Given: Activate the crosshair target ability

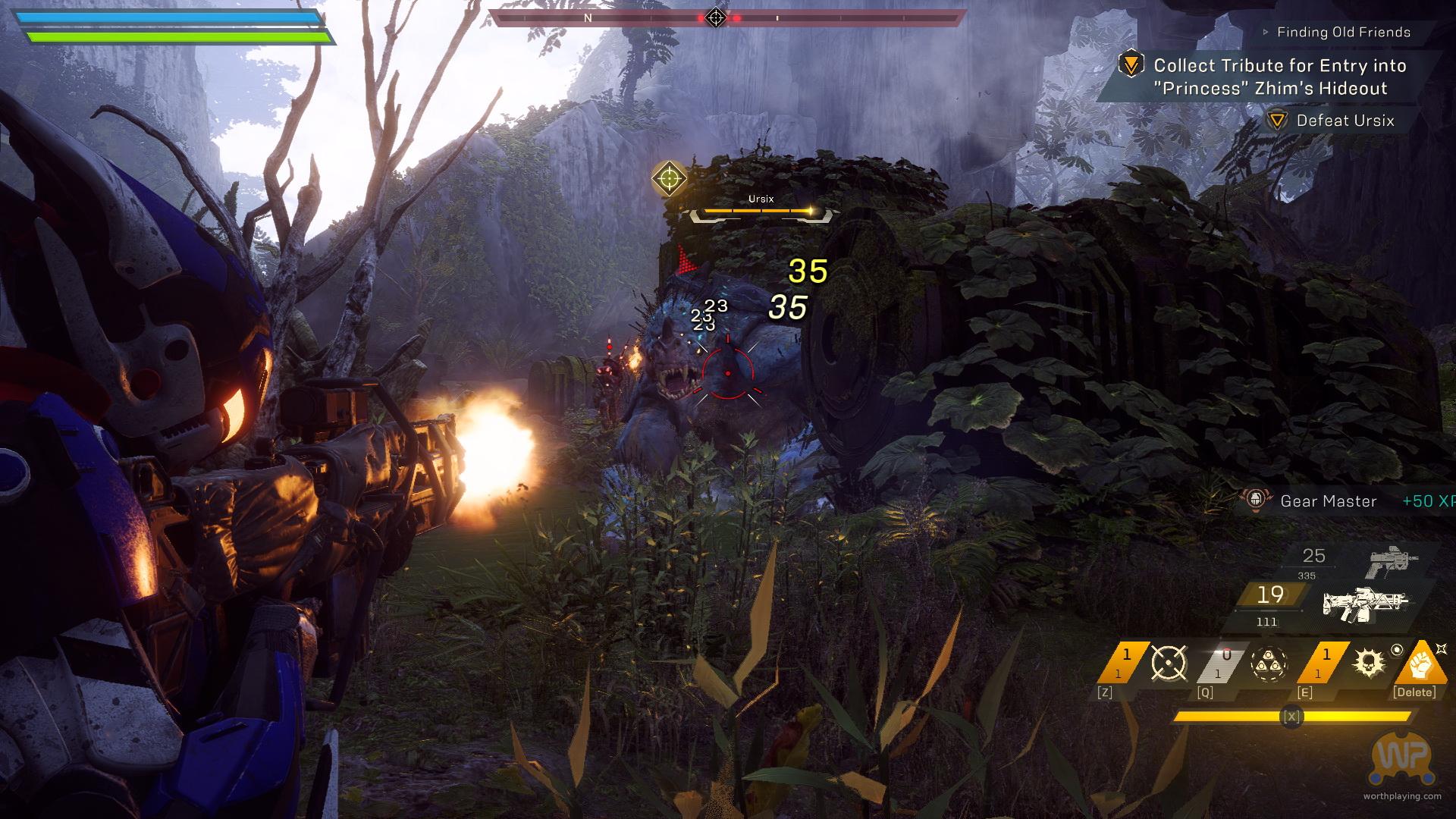Looking at the screenshot, I should tap(1169, 663).
